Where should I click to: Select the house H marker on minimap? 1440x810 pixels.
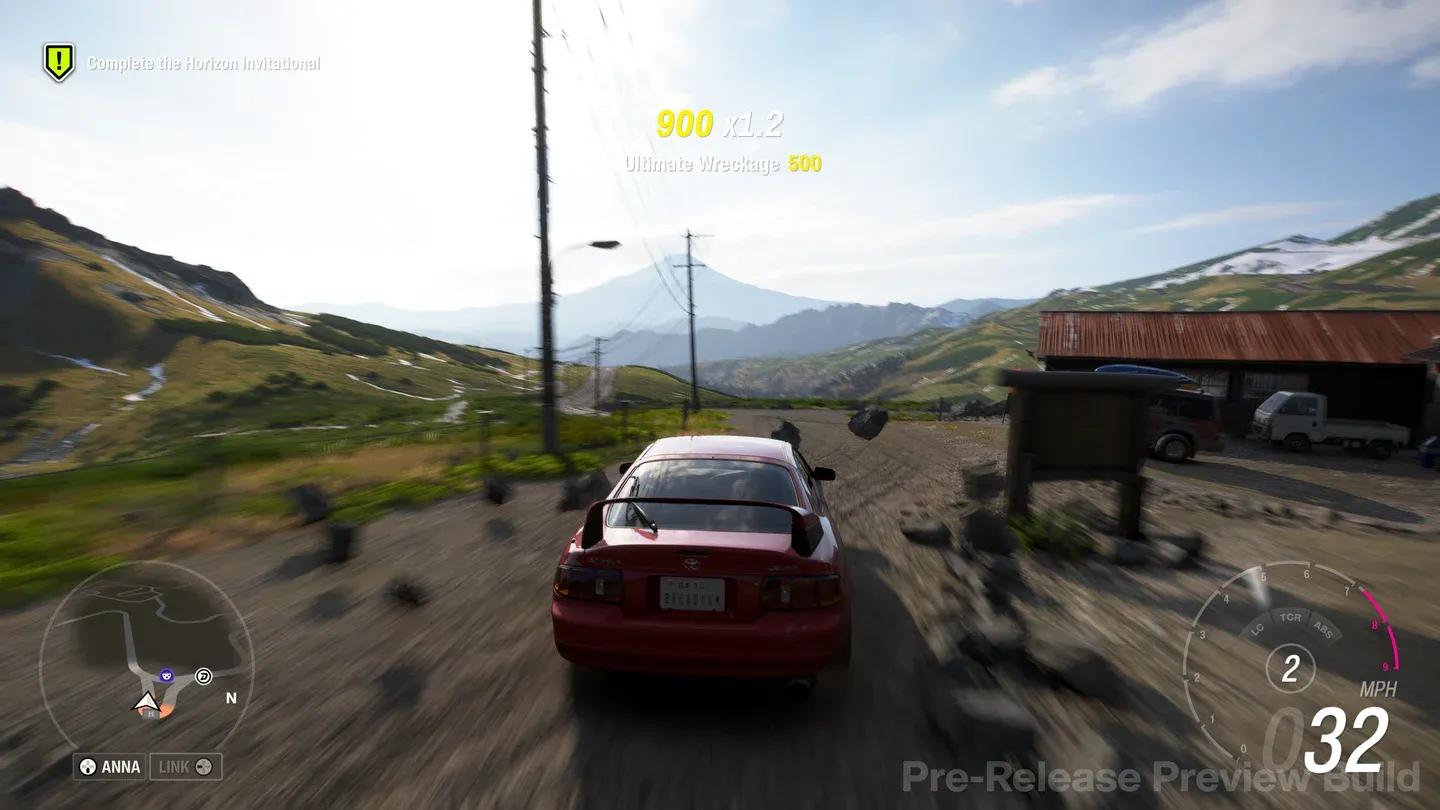pos(150,713)
